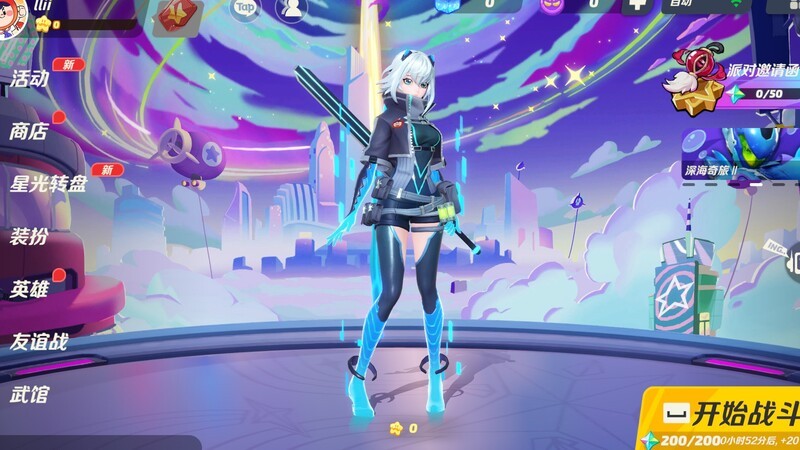Viewport: 800px width, 450px height.
Task: Open the 深海奇旅 event banner
Action: point(742,155)
